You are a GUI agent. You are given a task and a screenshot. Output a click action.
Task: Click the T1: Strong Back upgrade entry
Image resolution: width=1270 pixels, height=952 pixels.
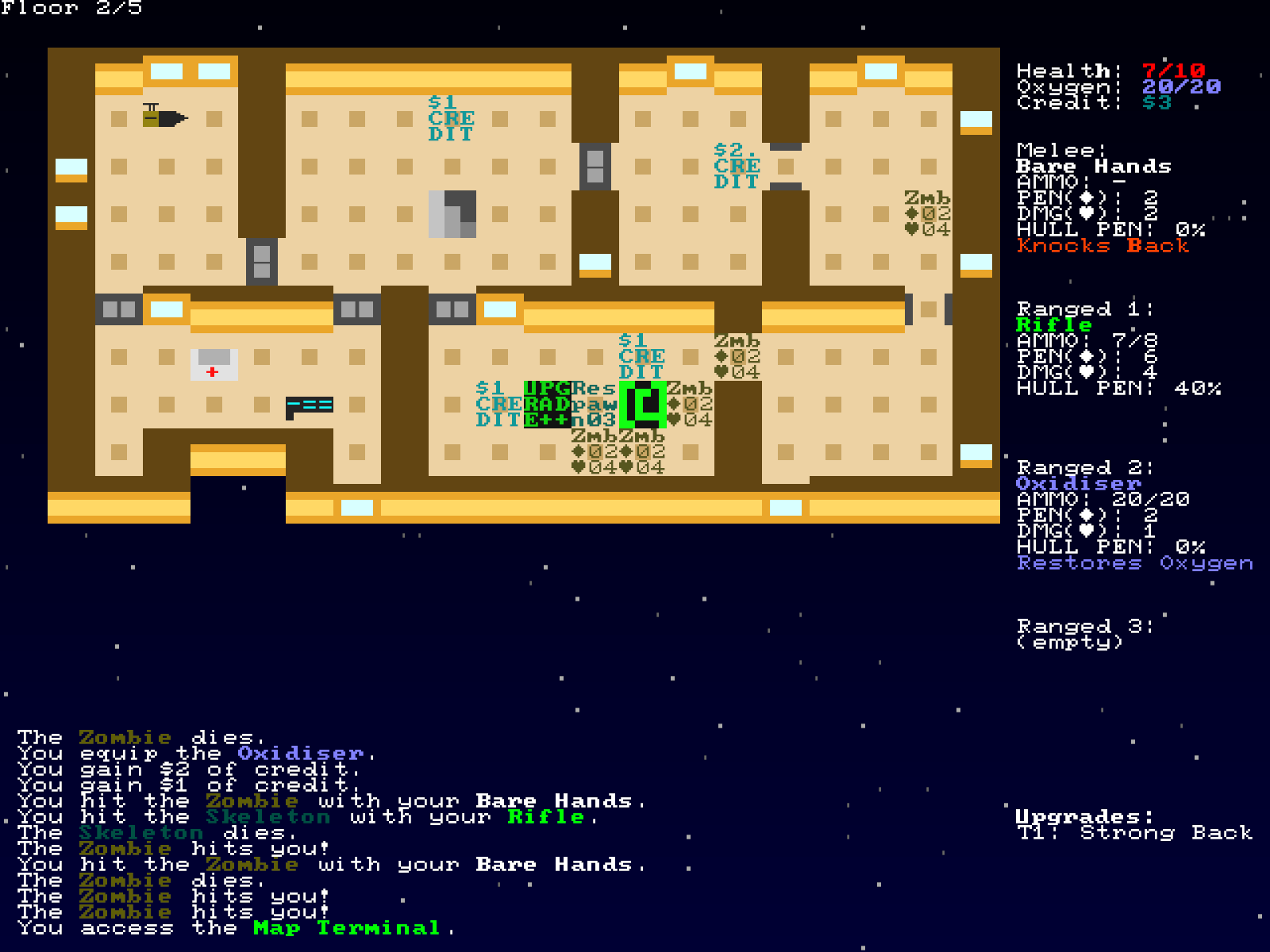point(1135,834)
